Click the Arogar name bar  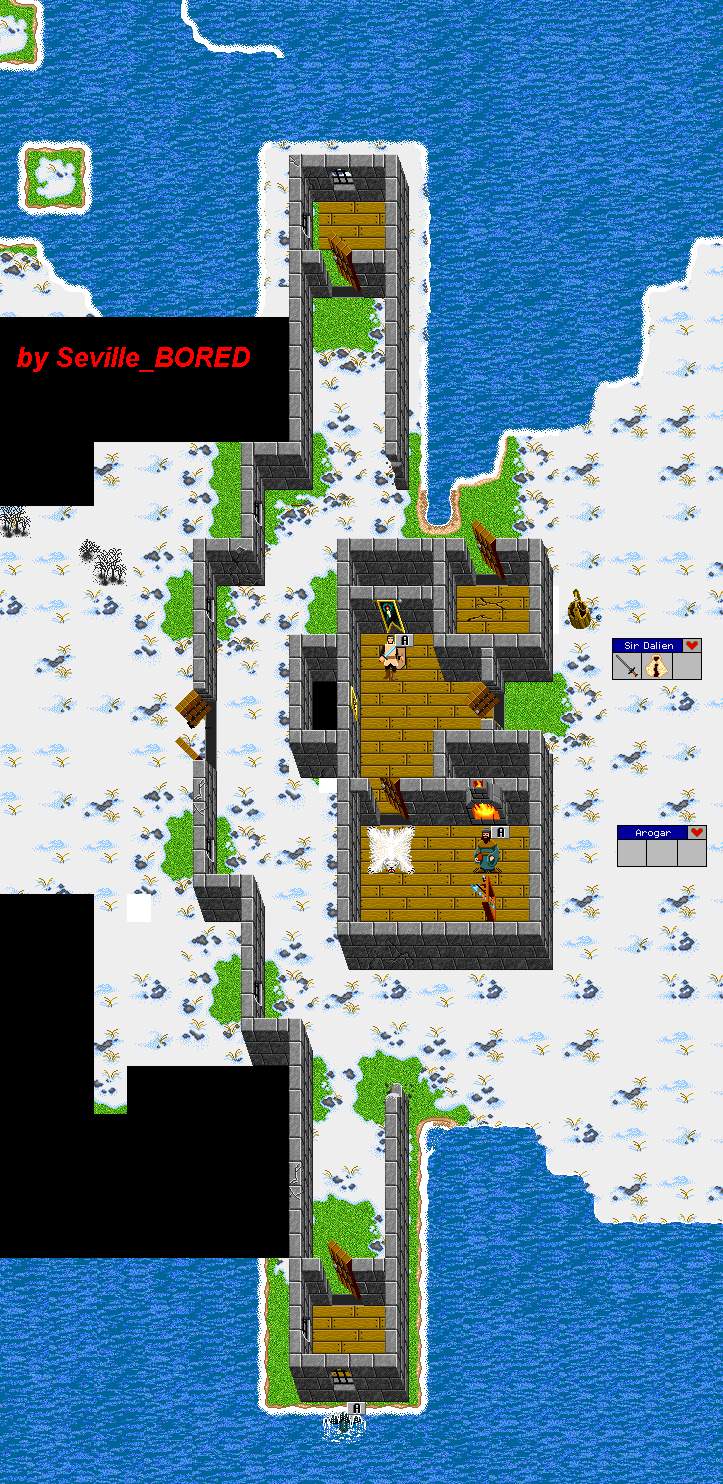tap(652, 832)
